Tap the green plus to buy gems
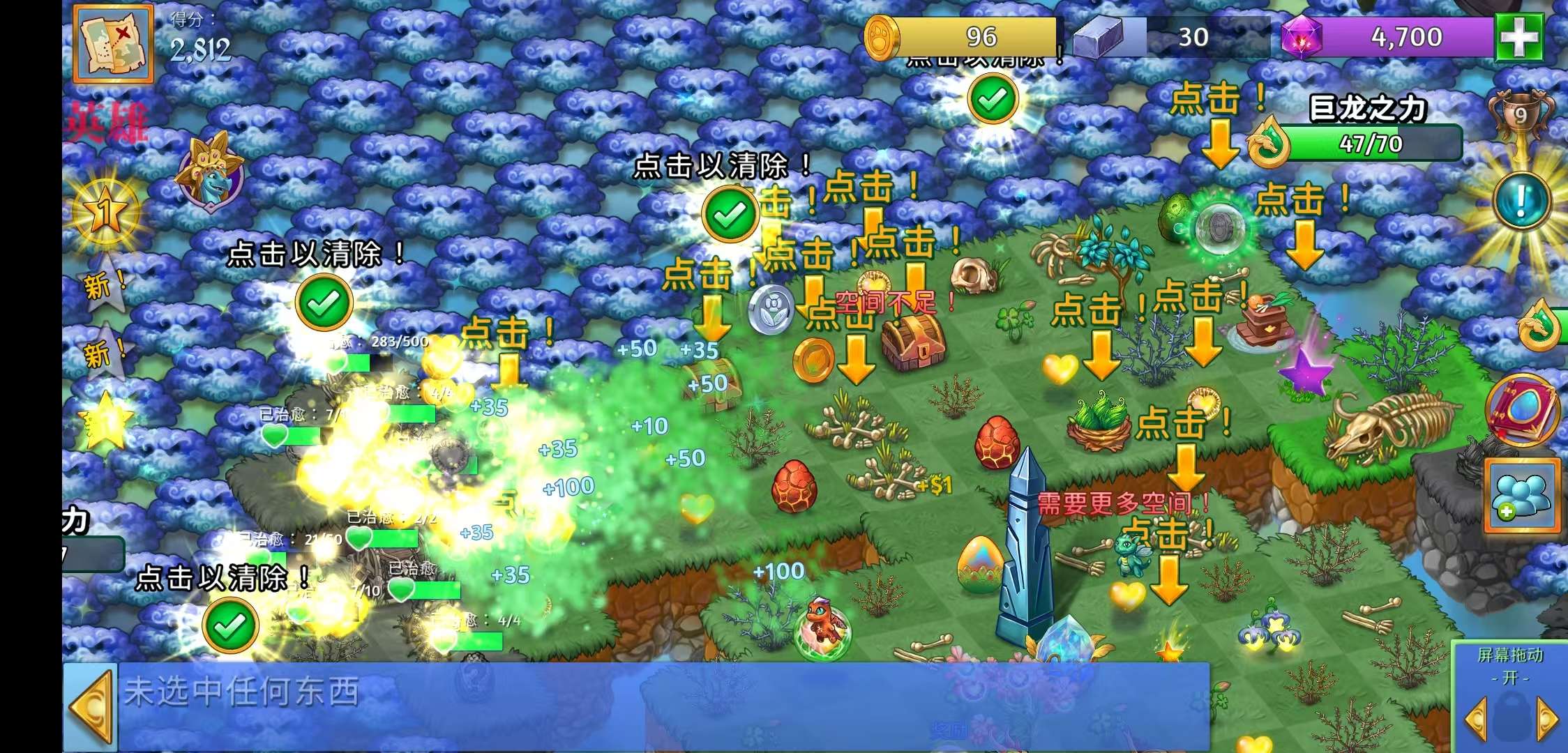The image size is (1568, 753). coord(1518,38)
